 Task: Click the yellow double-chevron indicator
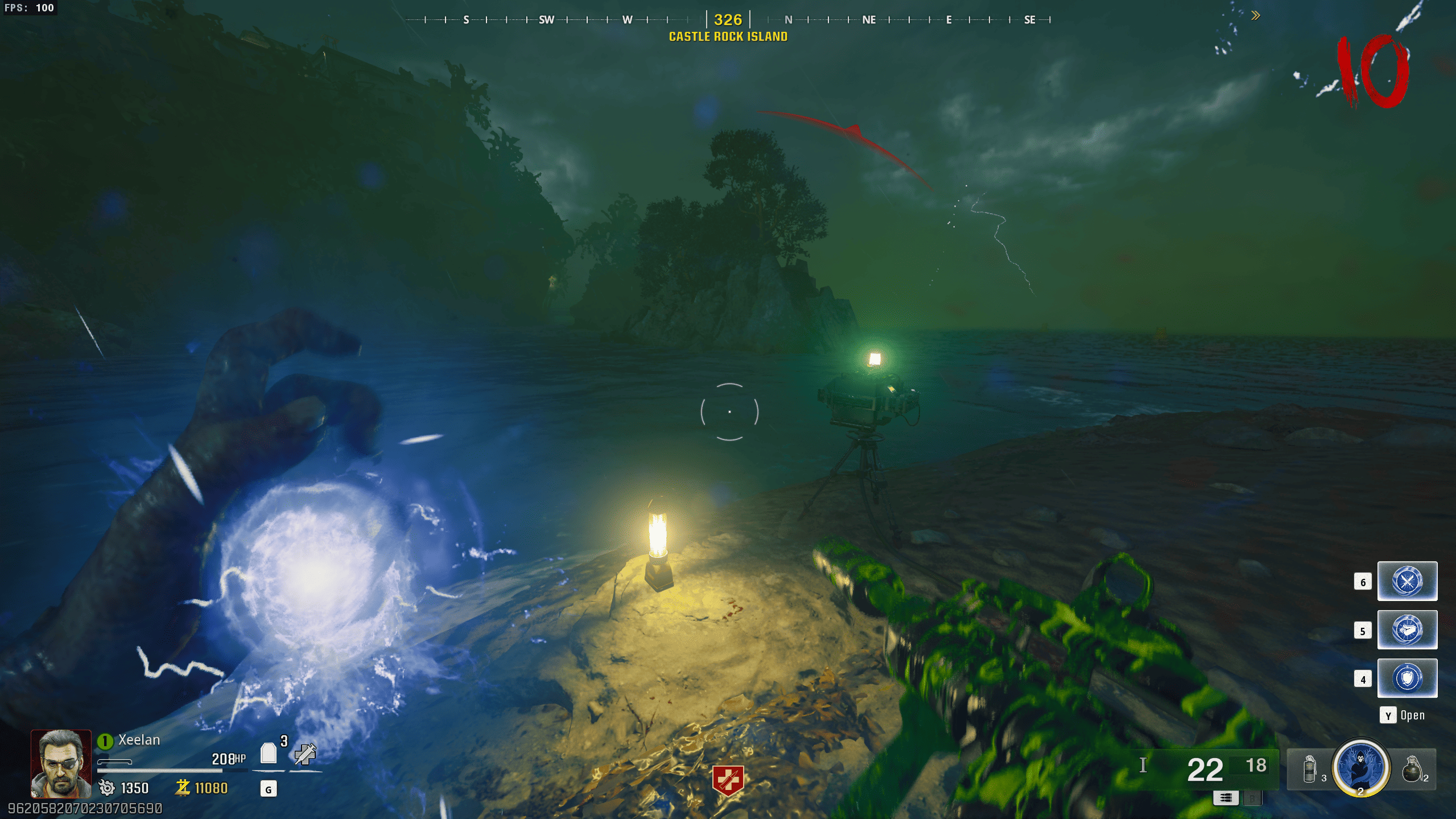pos(1256,16)
